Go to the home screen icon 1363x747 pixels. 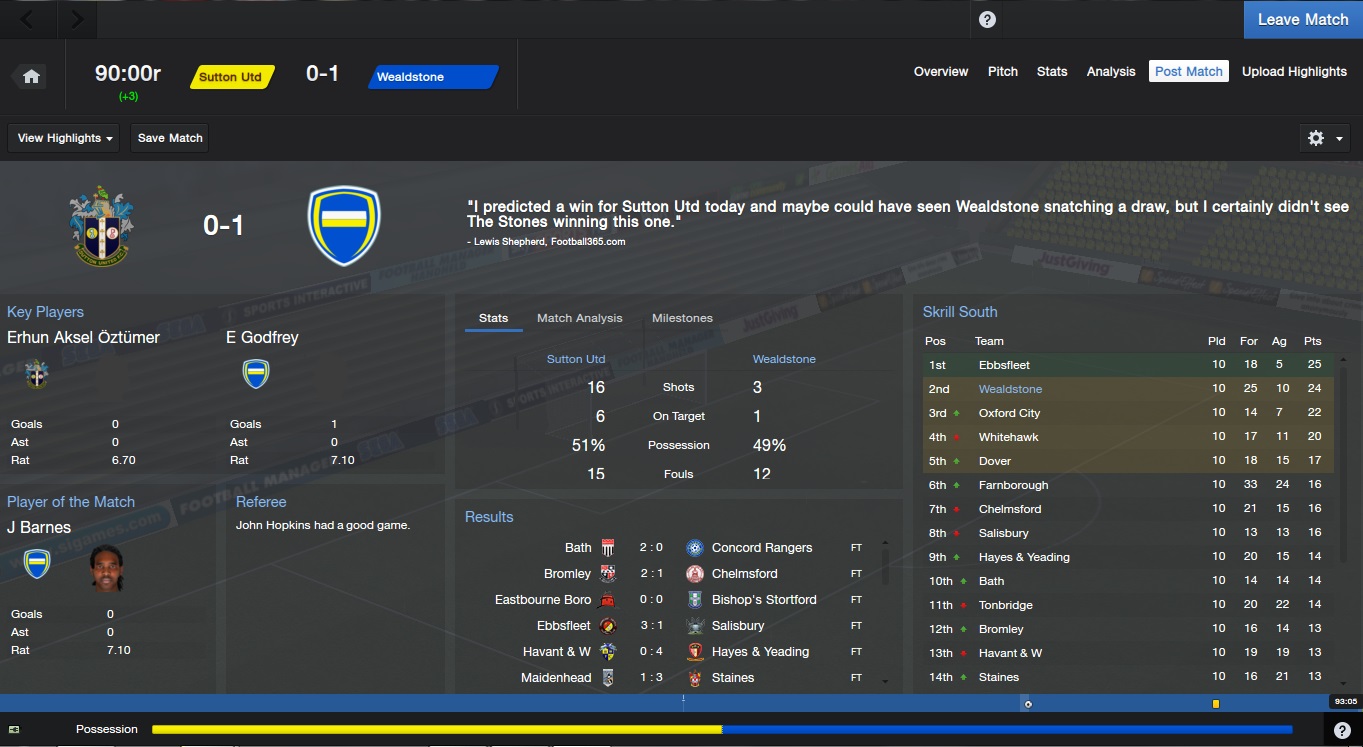(31, 77)
